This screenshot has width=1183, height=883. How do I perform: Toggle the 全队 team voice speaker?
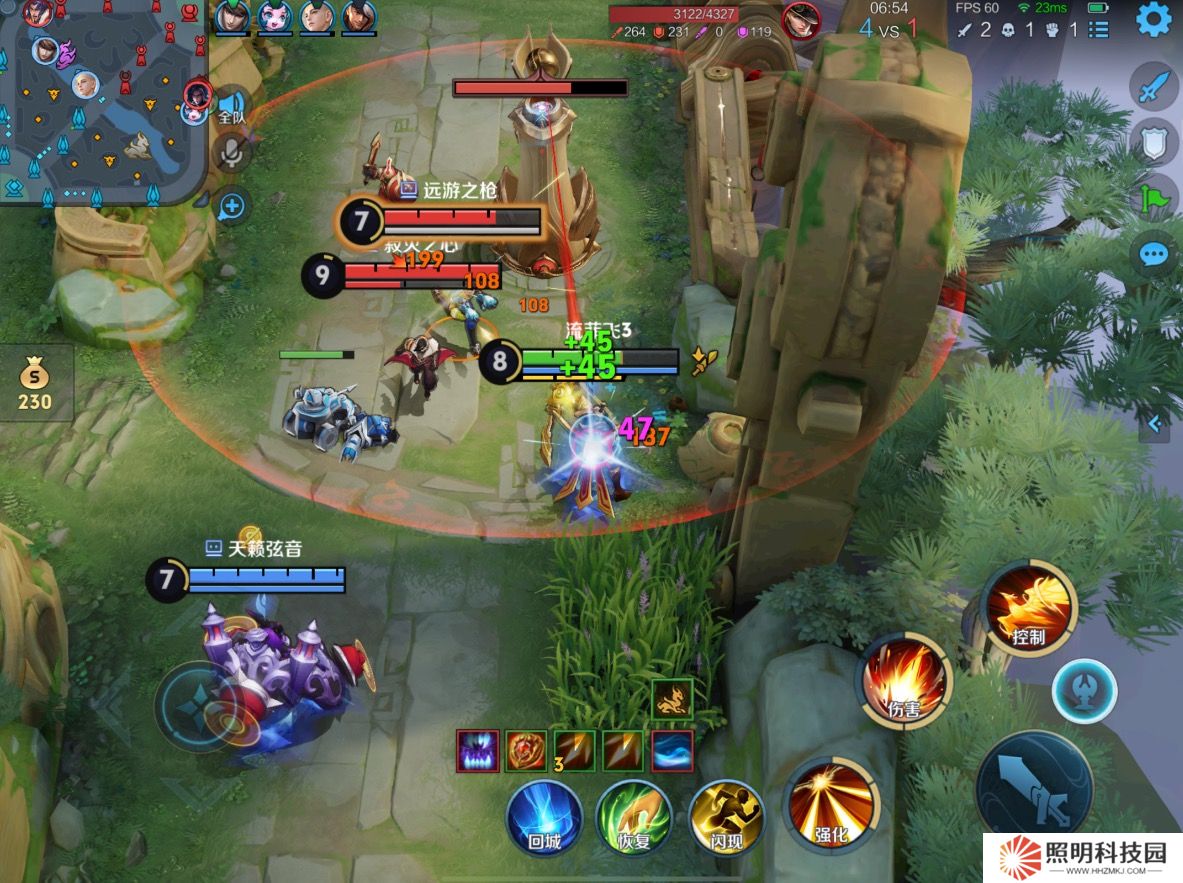click(232, 106)
